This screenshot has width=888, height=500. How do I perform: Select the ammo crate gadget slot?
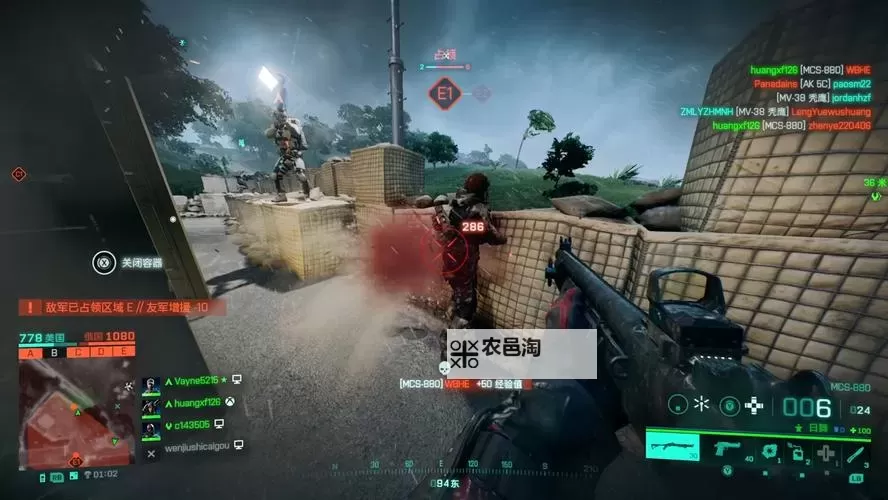pos(796,452)
